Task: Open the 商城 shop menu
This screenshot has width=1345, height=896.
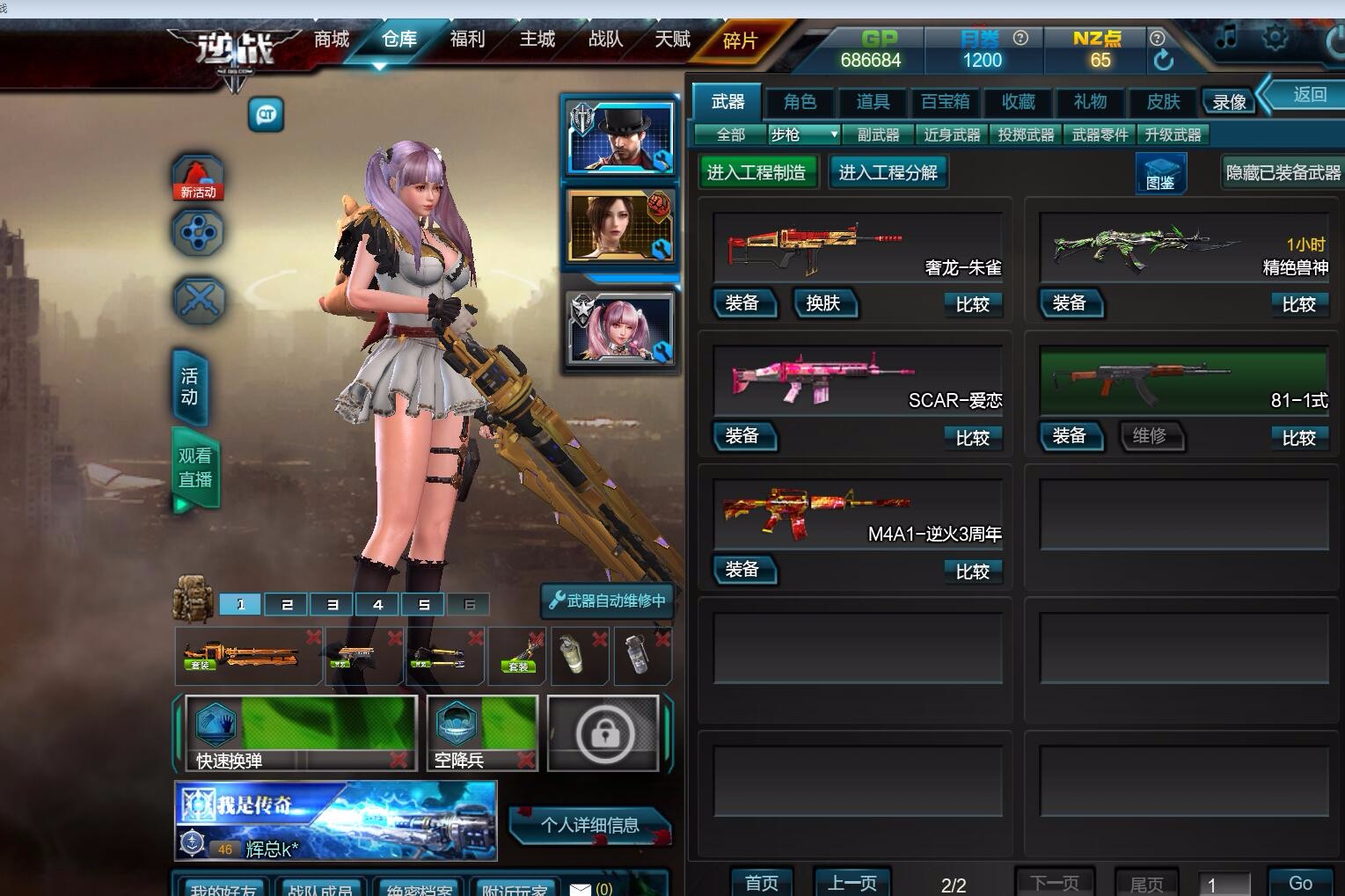Action: point(332,40)
